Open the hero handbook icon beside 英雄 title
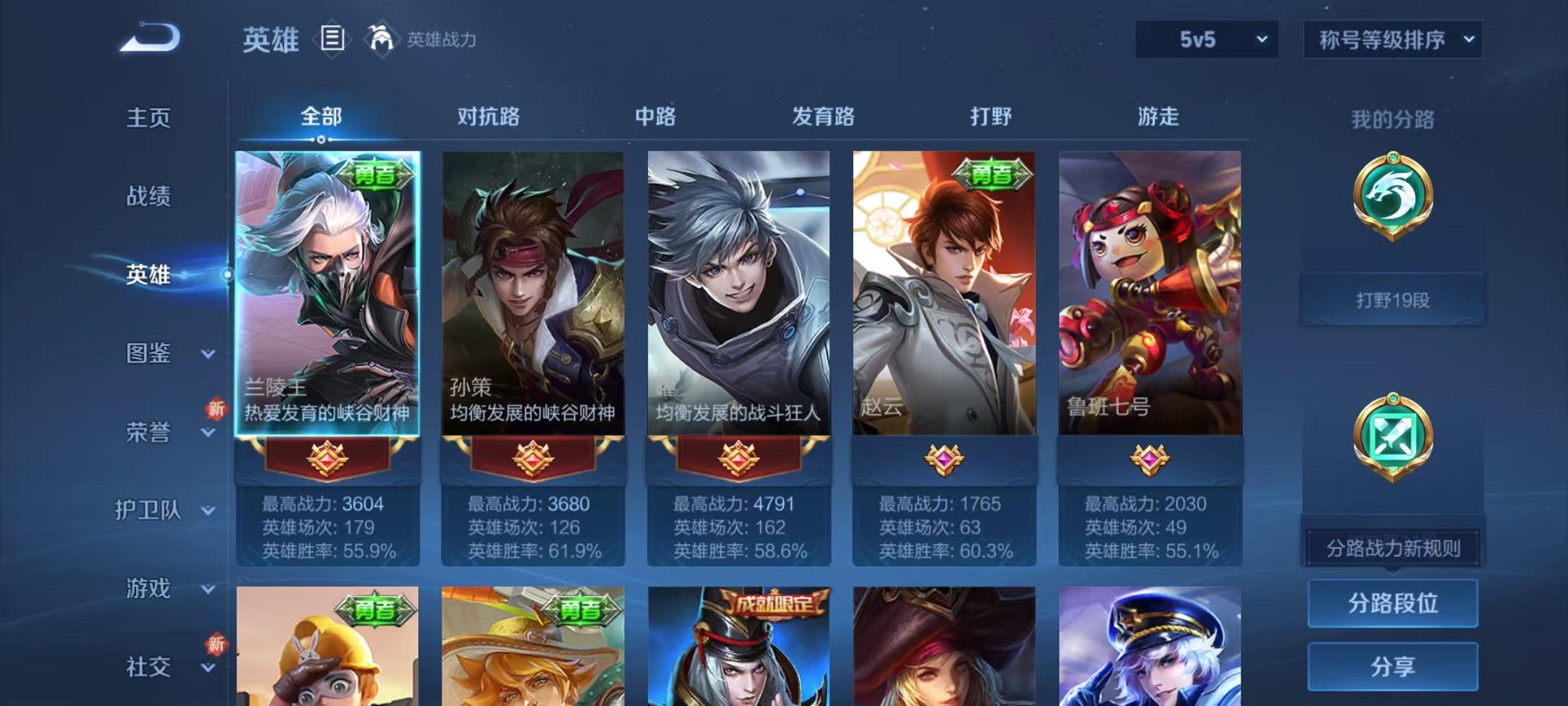The height and width of the screenshot is (706, 1568). pos(332,38)
